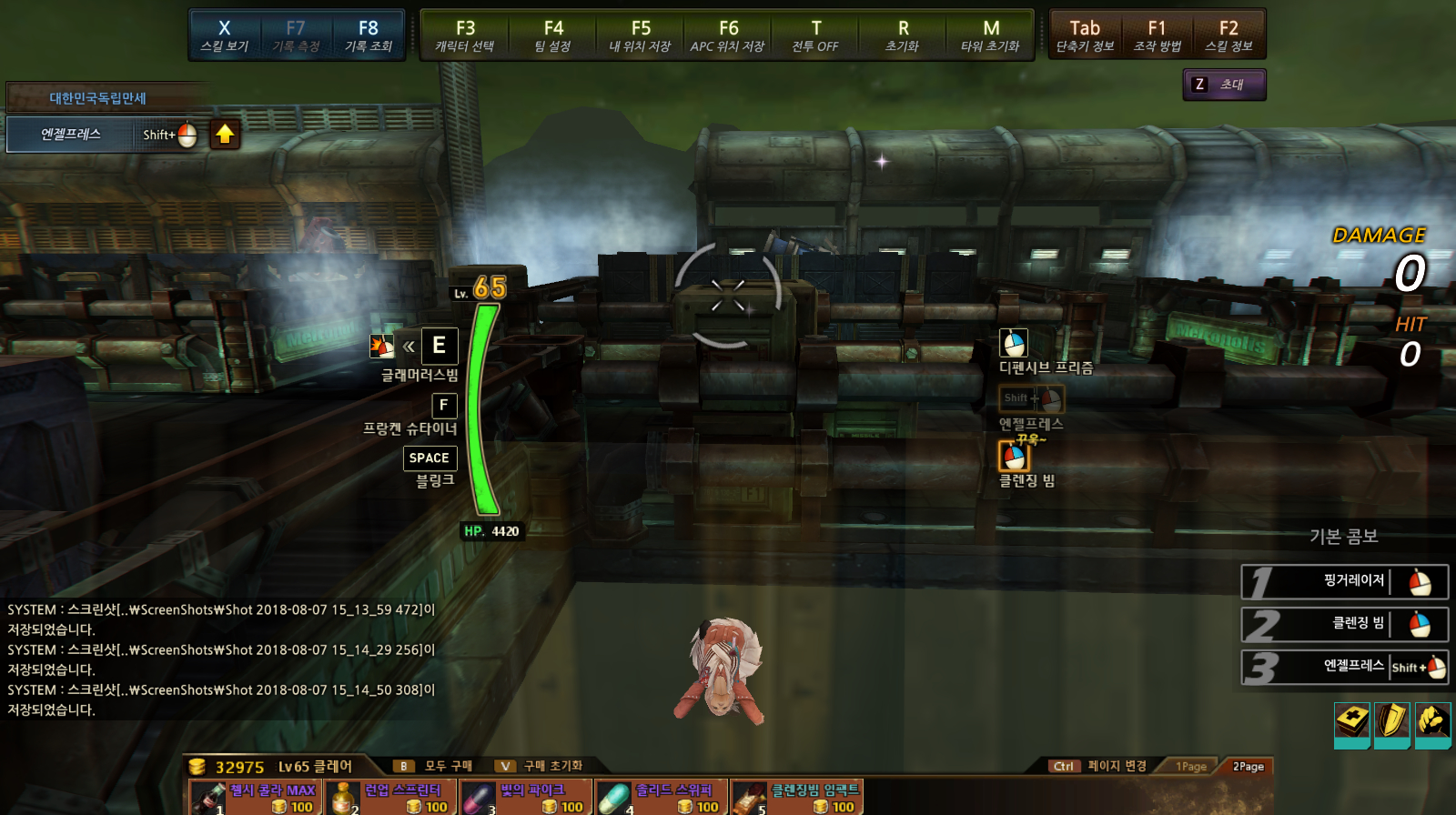Viewport: 1456px width, 815px height.
Task: Purchase the 런업 스프린터 item
Action: point(390,798)
